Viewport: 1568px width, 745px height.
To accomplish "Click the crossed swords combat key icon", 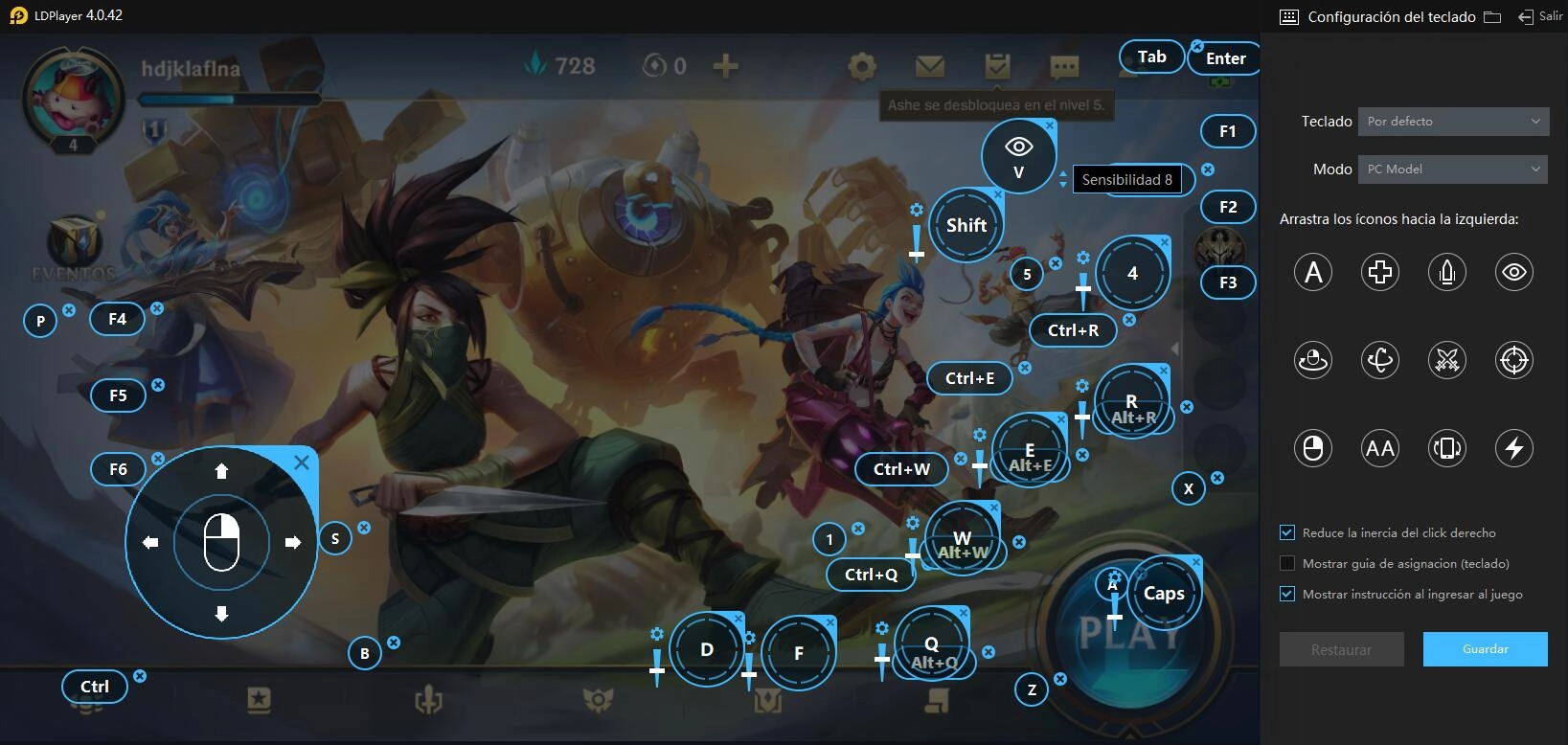I will tap(1446, 360).
